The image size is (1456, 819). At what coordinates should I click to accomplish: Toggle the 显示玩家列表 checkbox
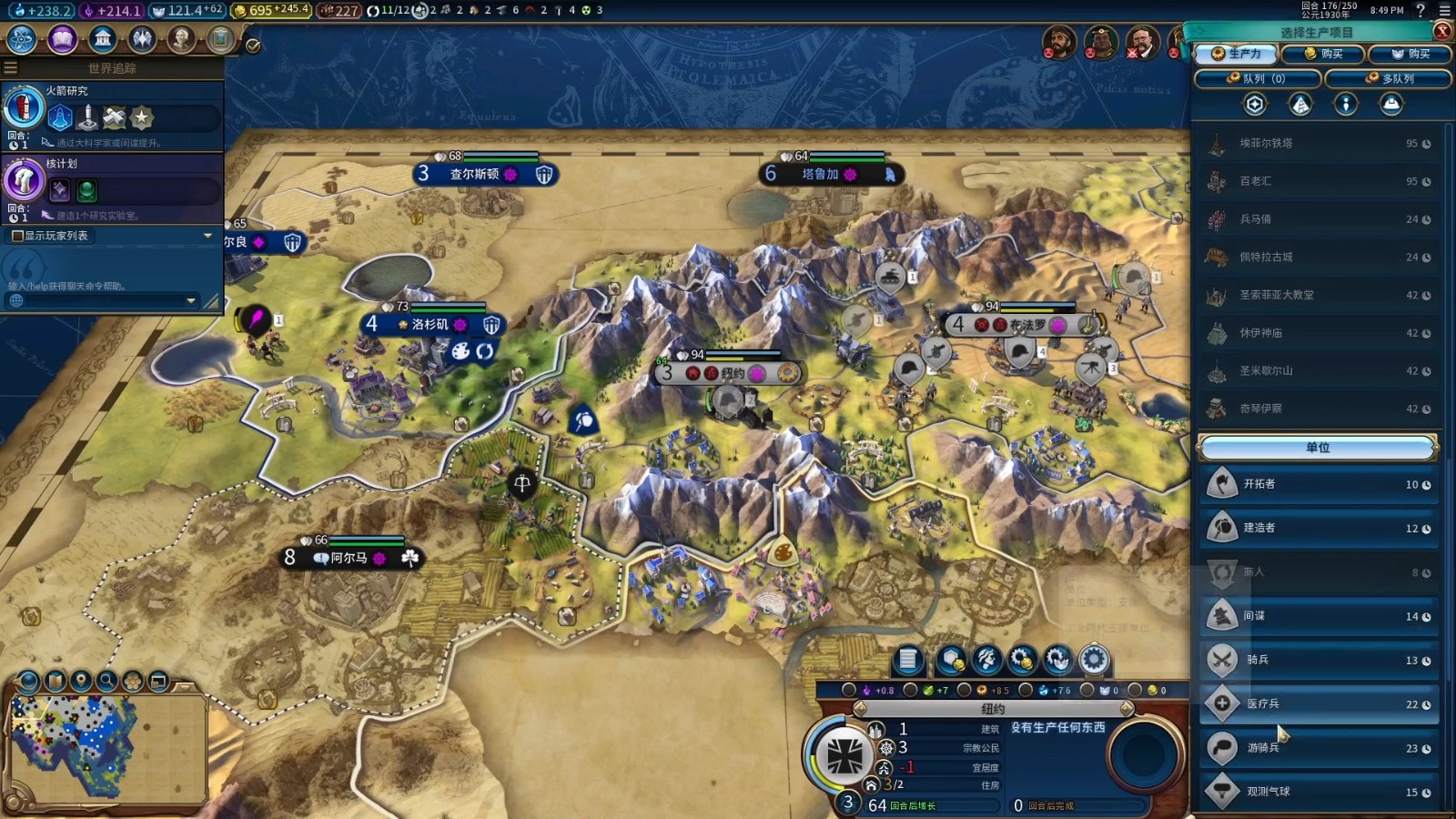[x=16, y=236]
